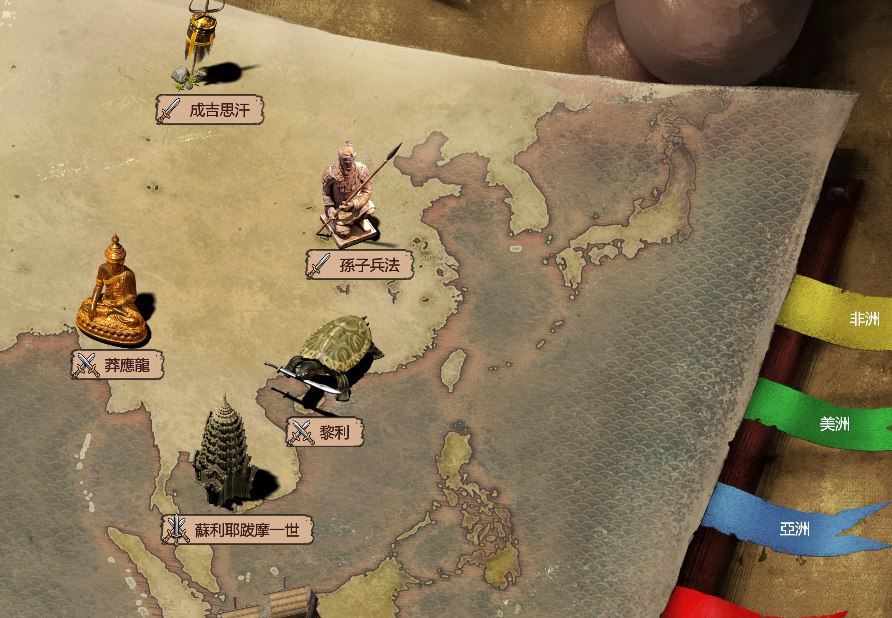Image resolution: width=892 pixels, height=618 pixels.
Task: Show the 美洲 green ribbon tab
Action: coord(830,423)
